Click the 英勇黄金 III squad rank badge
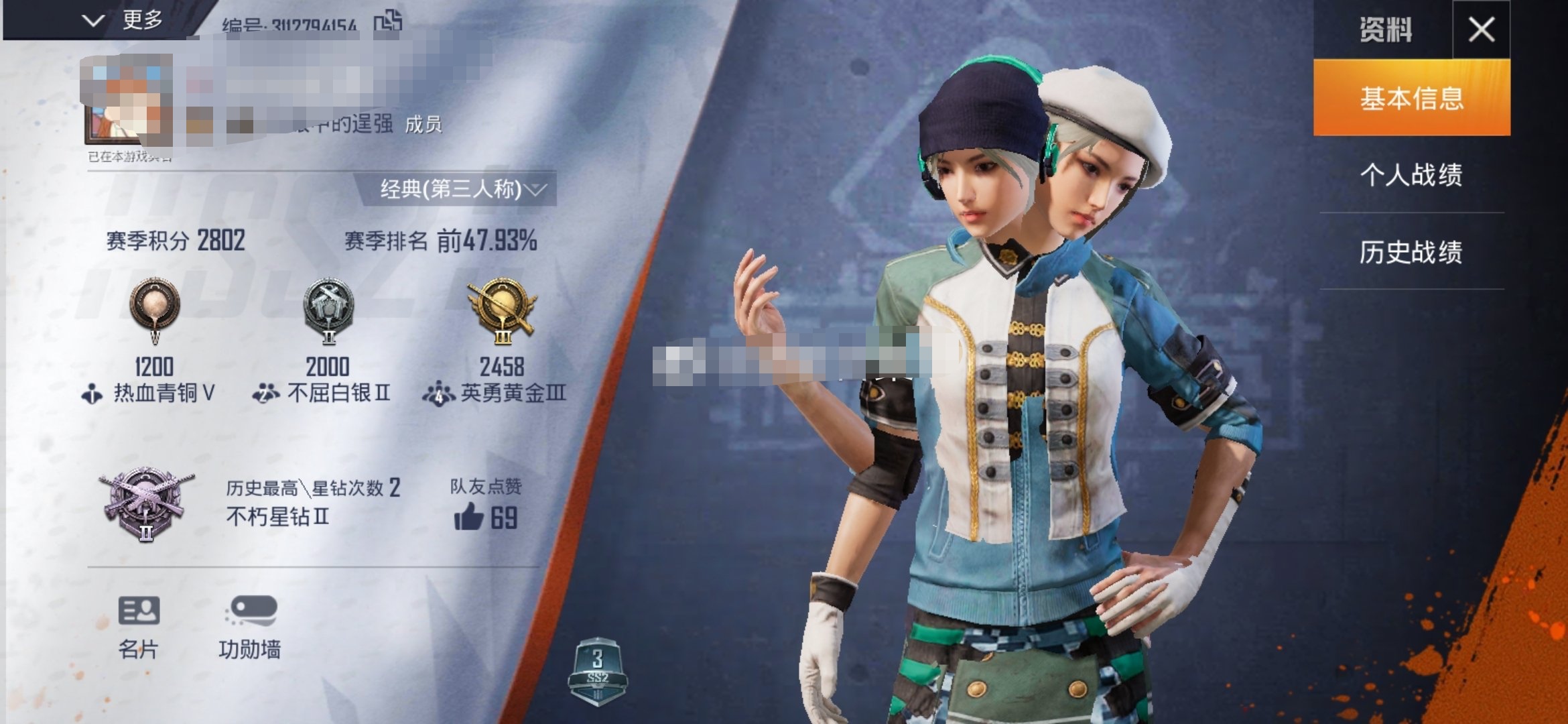 [x=503, y=310]
